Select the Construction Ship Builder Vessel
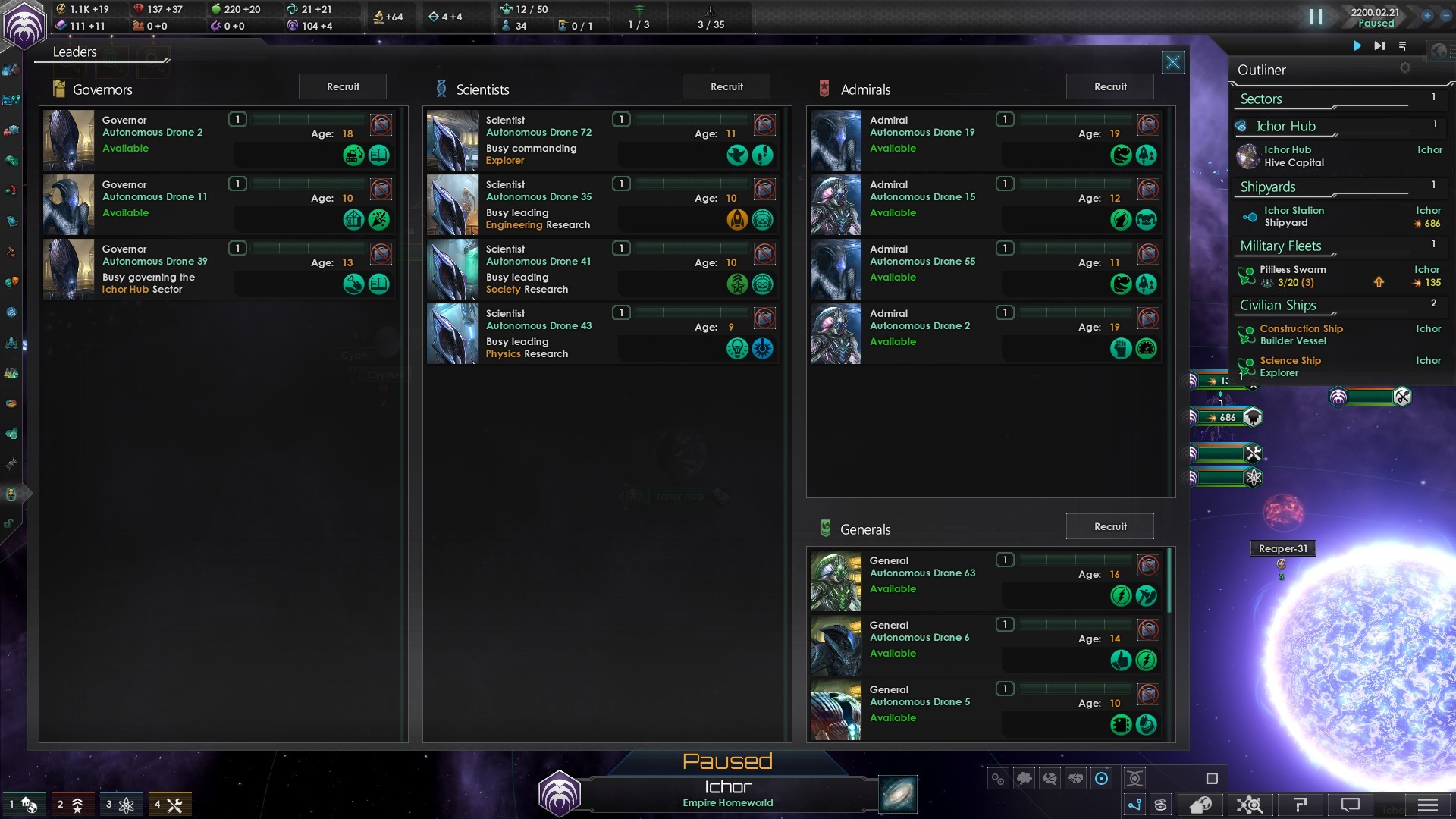 point(1301,334)
